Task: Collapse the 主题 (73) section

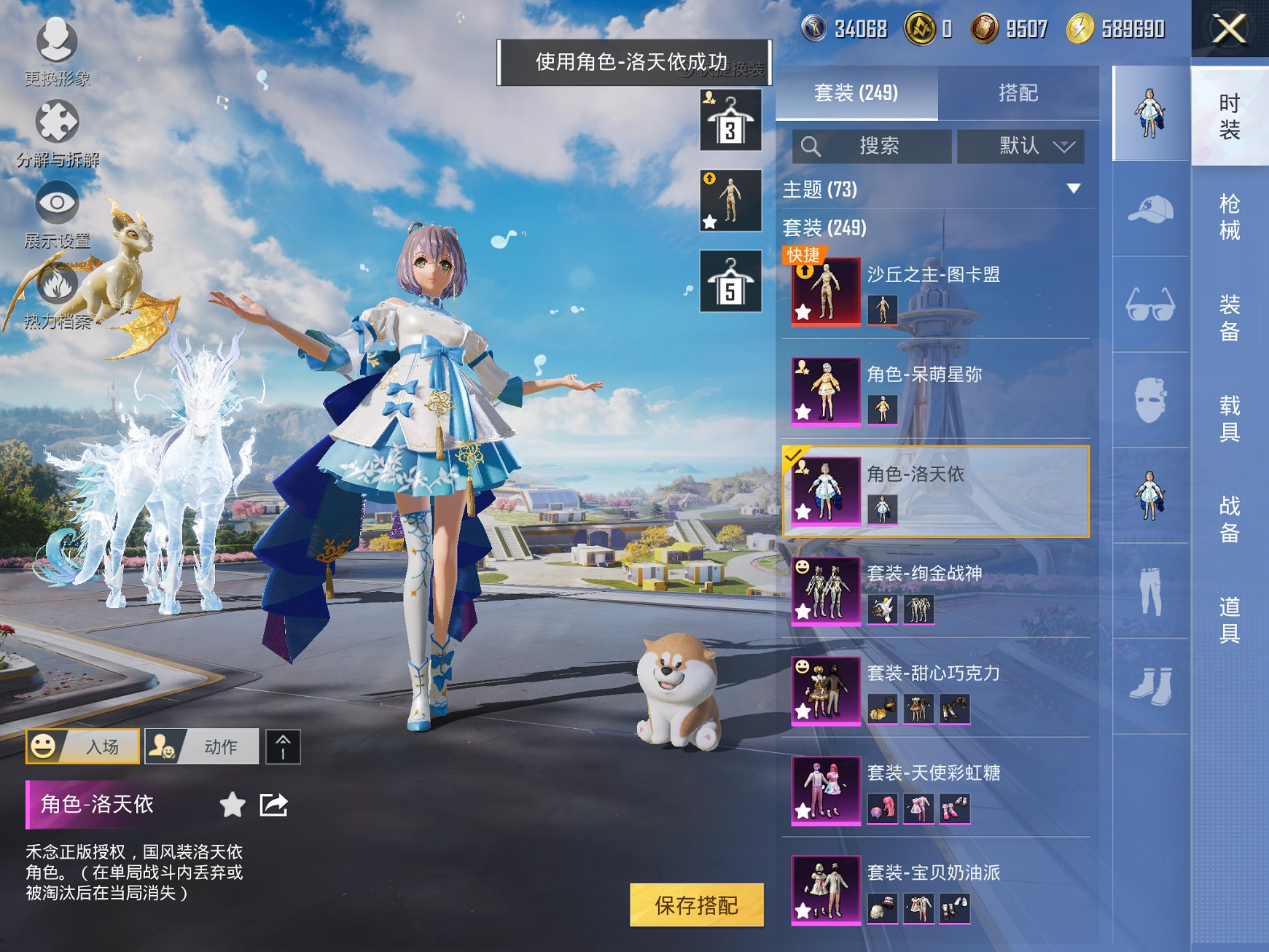Action: point(1074,188)
